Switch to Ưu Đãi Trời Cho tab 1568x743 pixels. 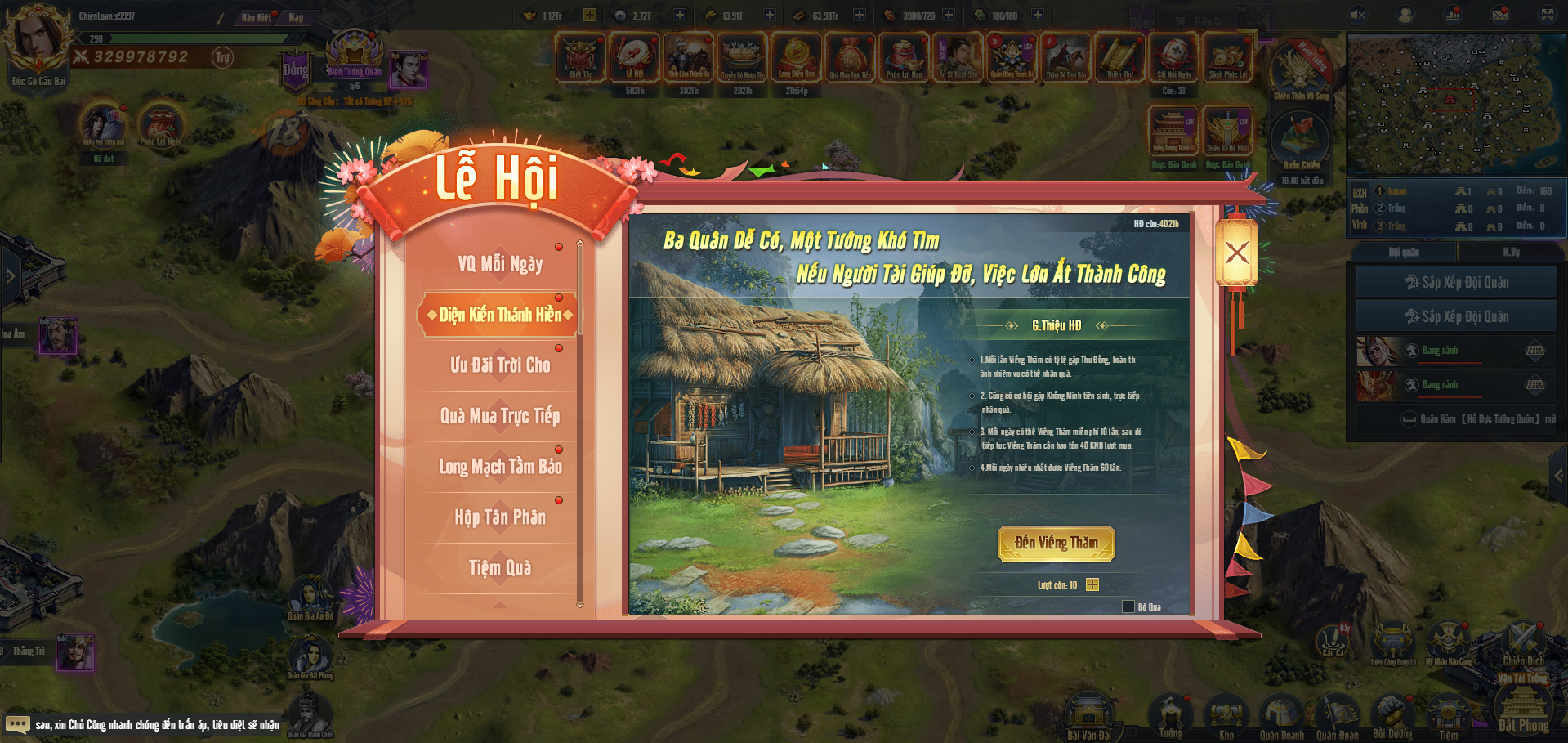(x=499, y=365)
